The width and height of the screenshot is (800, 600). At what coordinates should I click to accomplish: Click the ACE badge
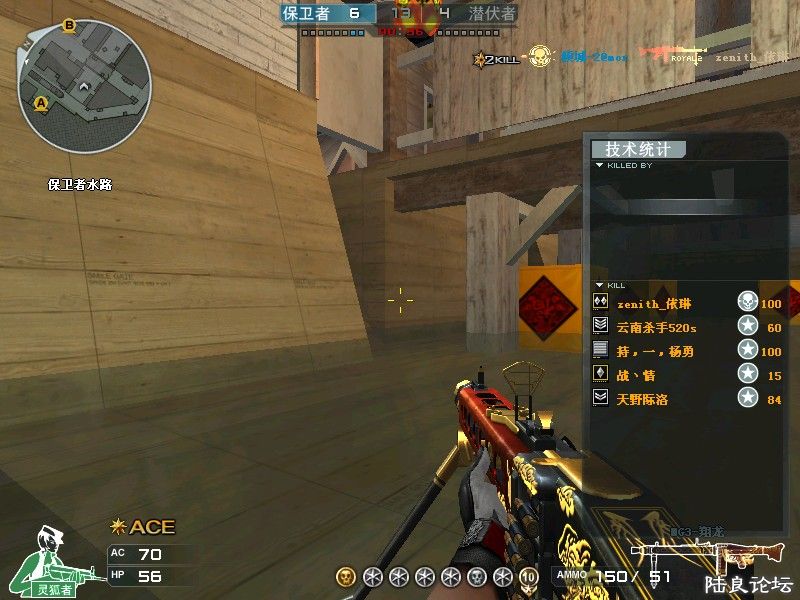(x=144, y=527)
